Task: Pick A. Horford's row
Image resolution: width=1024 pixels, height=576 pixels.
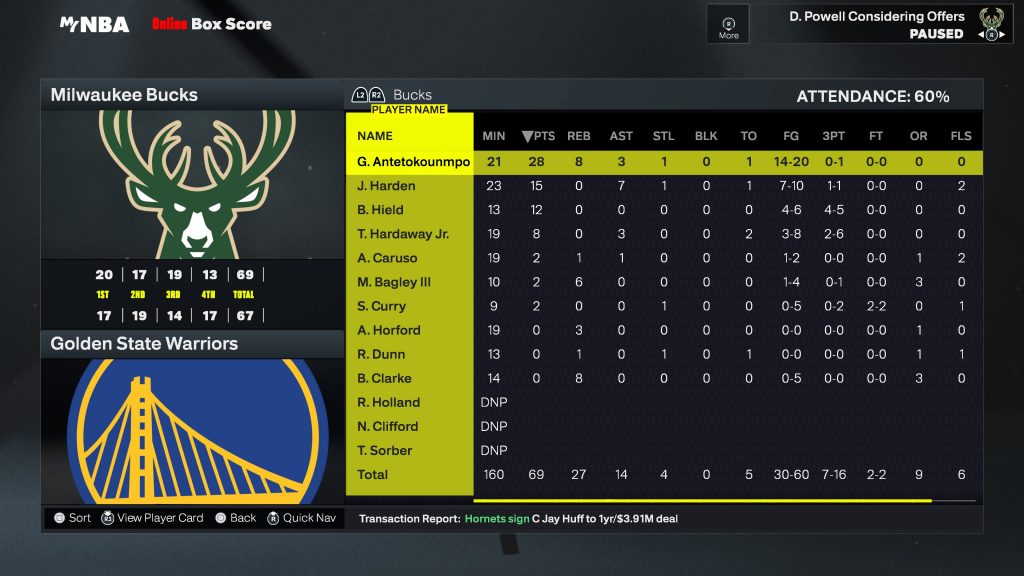Action: point(388,330)
